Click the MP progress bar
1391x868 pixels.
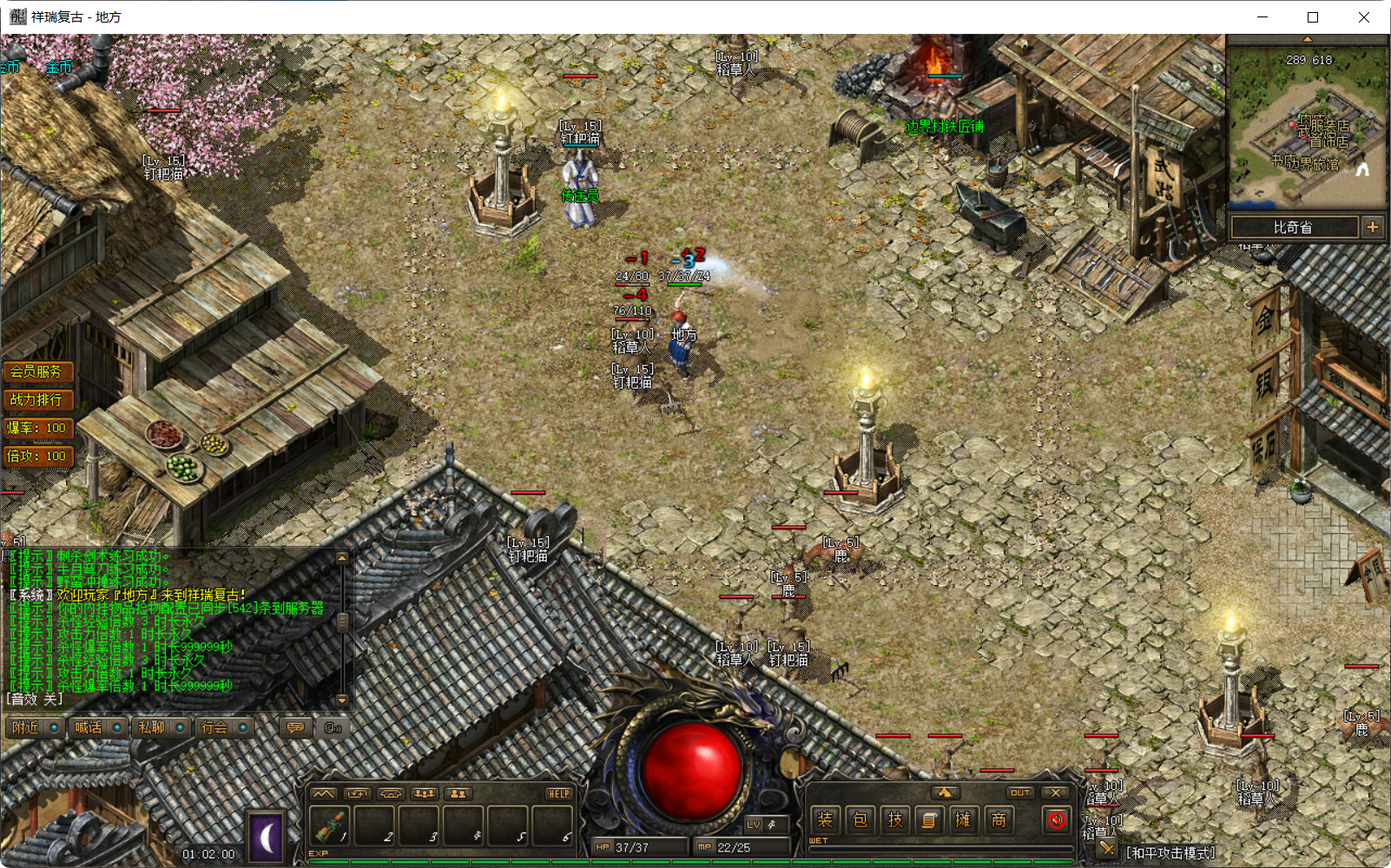tap(742, 846)
